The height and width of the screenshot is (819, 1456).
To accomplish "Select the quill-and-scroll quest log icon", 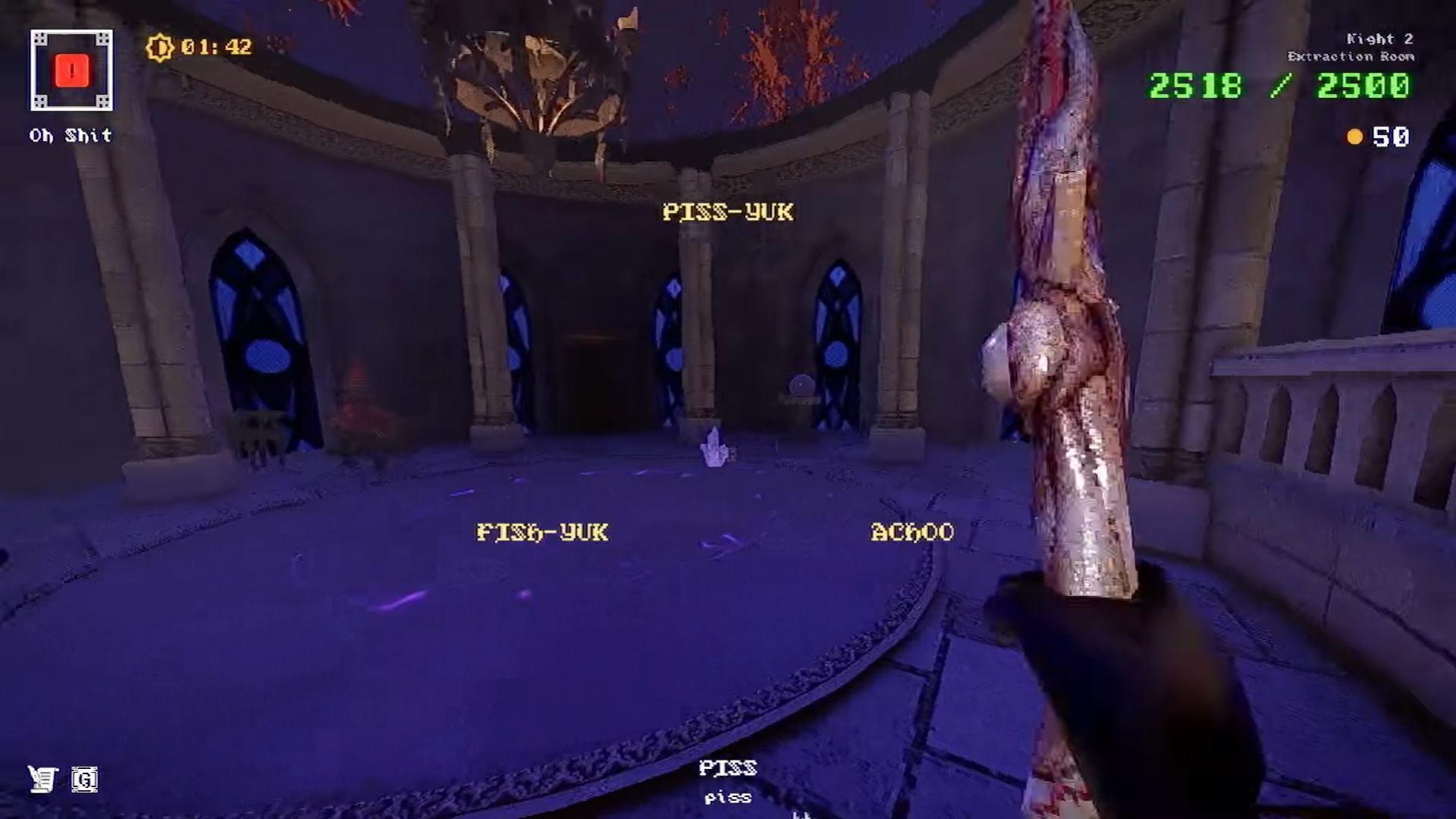I will (43, 778).
